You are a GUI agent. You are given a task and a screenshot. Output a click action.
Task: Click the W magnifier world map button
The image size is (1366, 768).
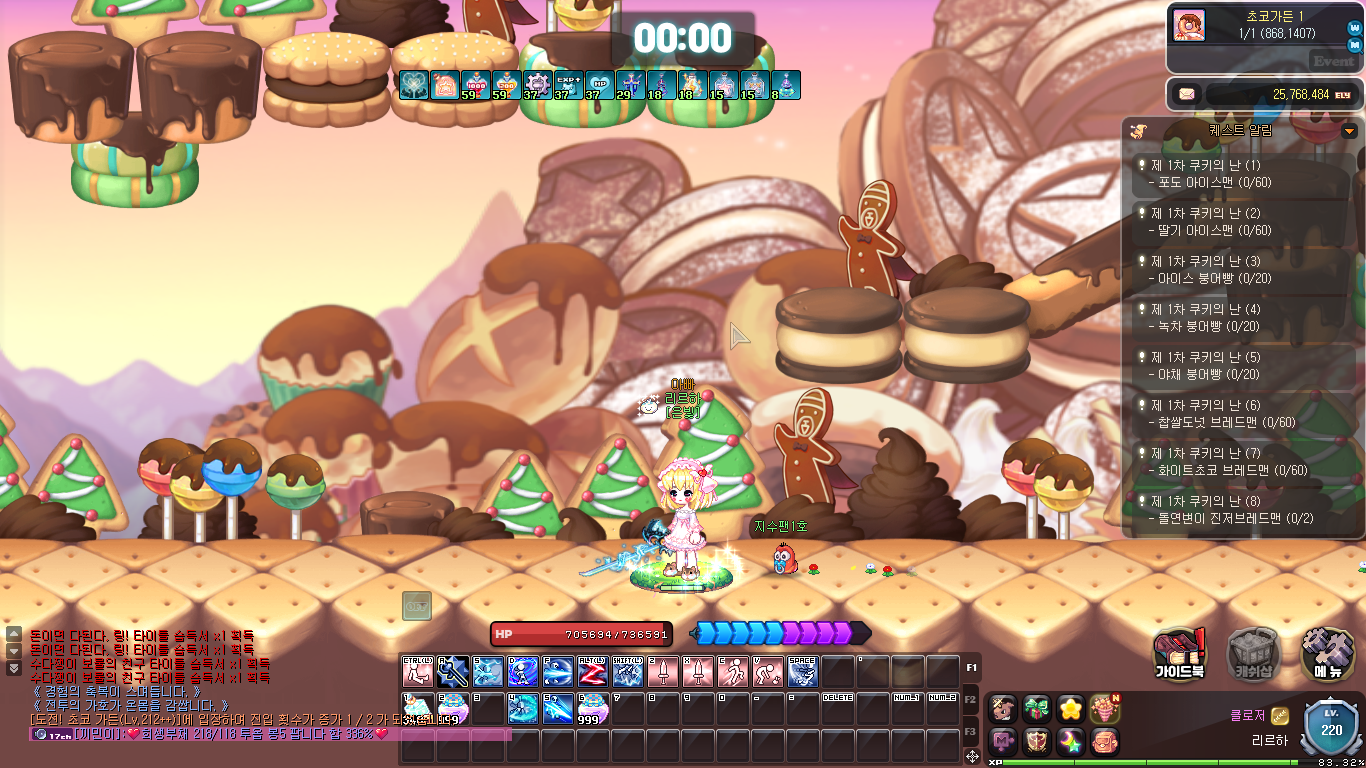(x=1355, y=29)
